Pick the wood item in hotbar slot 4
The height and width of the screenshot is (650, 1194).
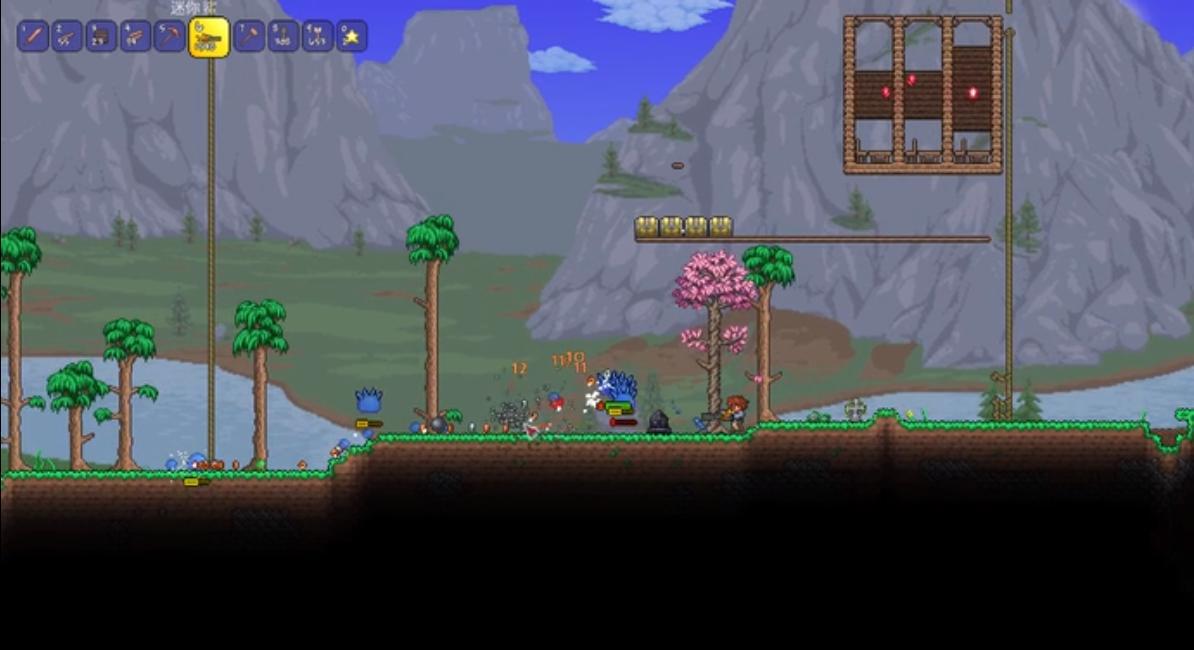pos(135,37)
